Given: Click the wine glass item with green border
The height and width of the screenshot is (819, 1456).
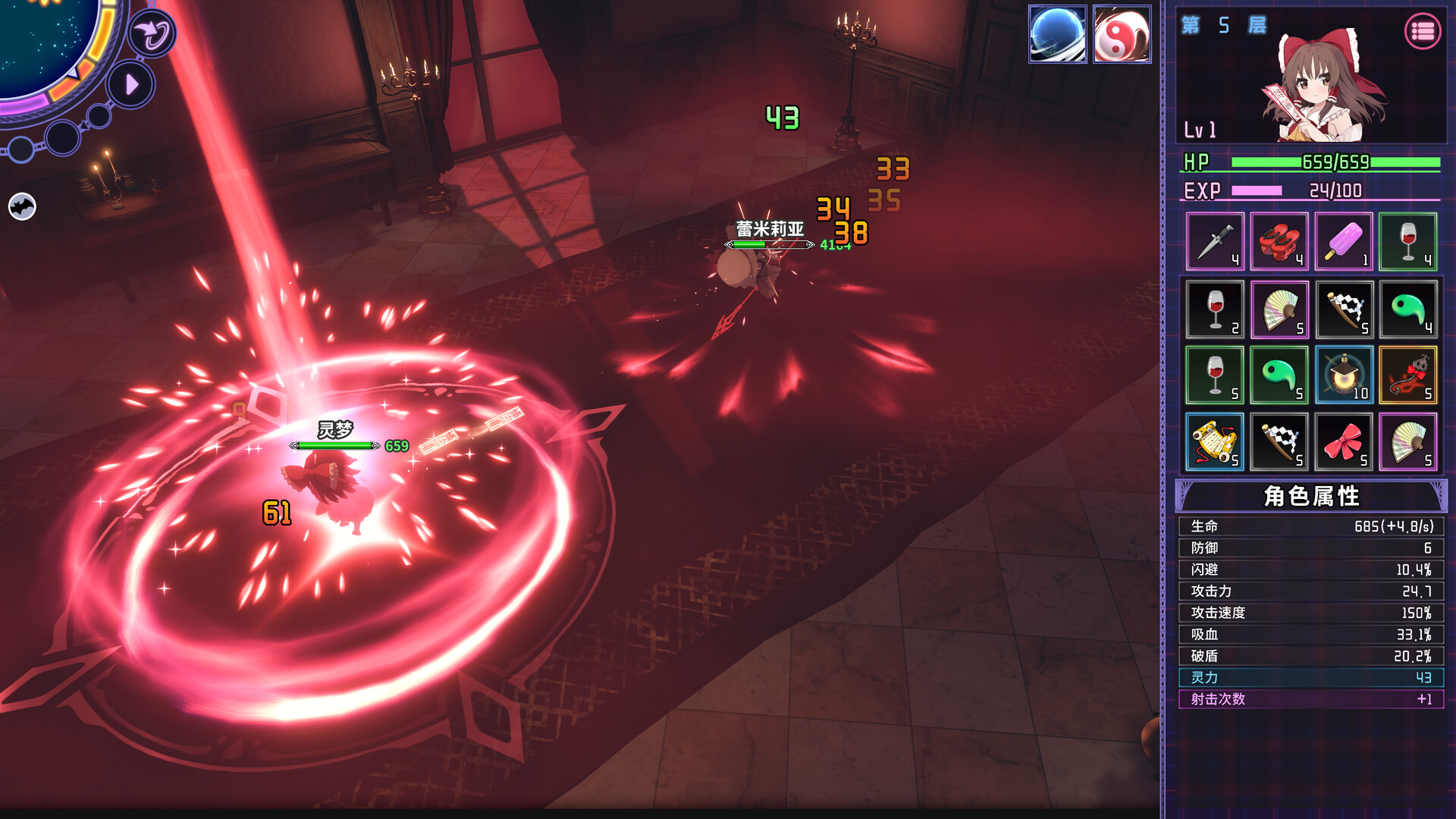Looking at the screenshot, I should tap(1409, 241).
